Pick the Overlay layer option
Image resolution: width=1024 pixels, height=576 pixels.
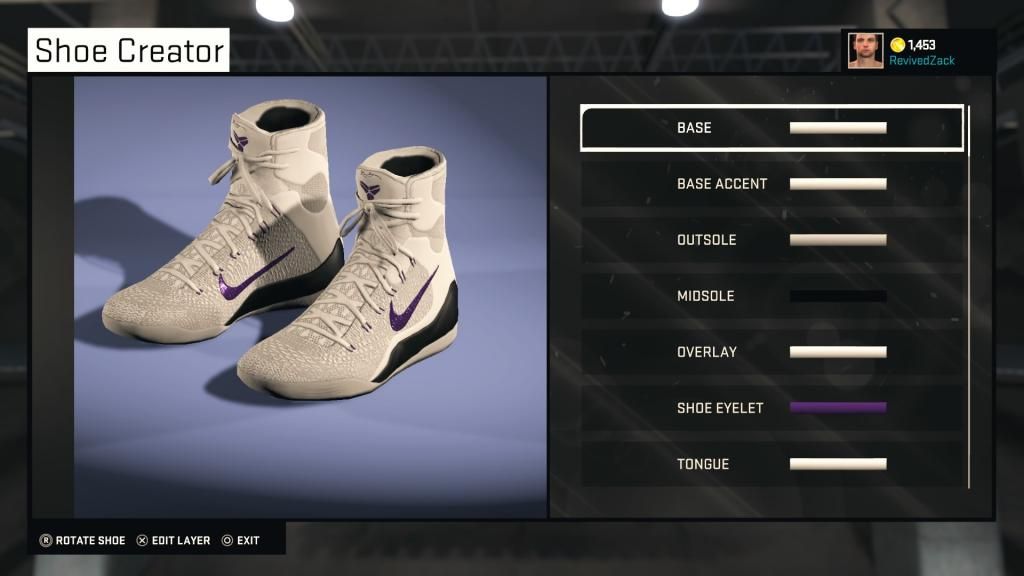(771, 352)
